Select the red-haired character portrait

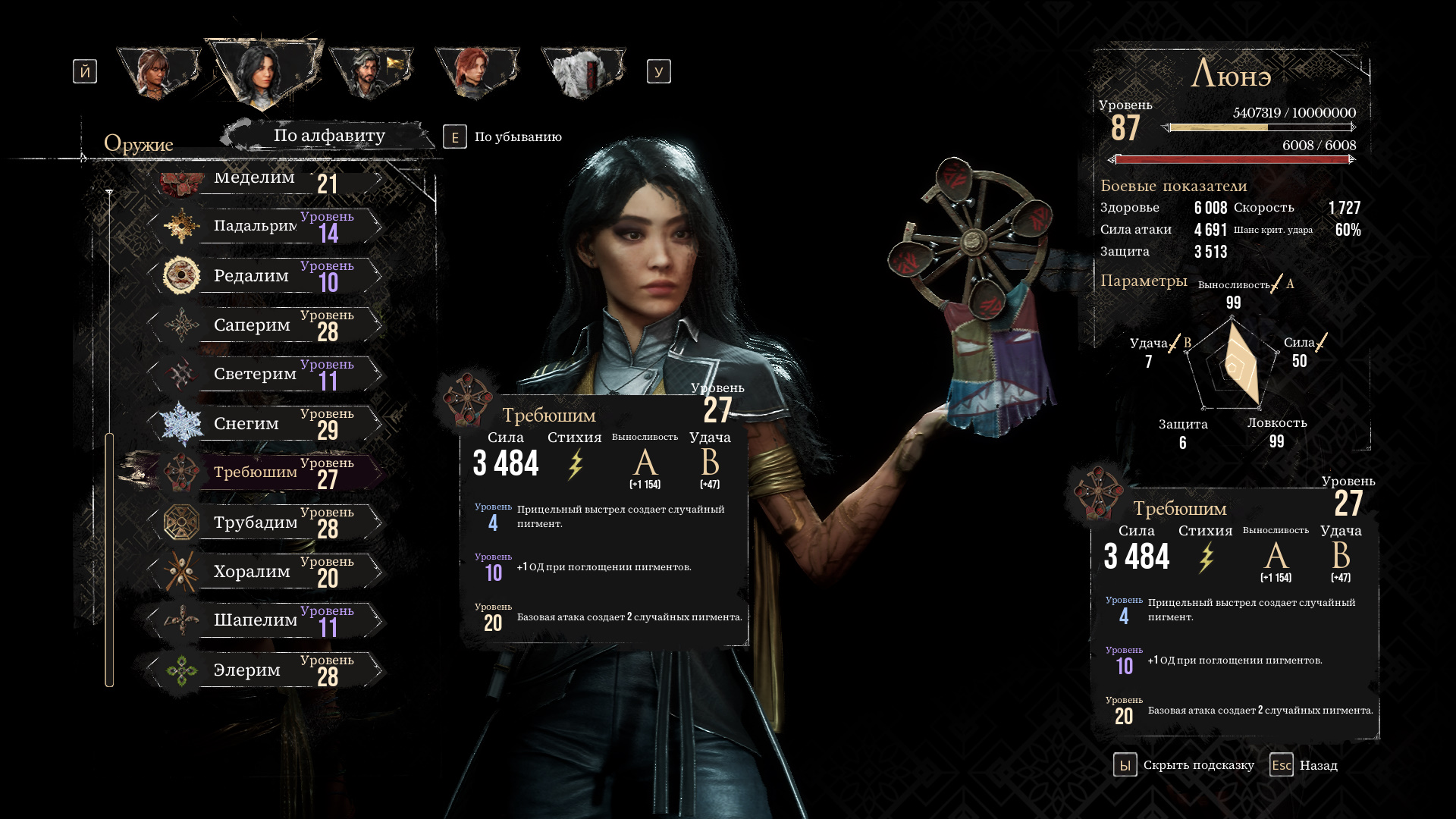pos(476,73)
